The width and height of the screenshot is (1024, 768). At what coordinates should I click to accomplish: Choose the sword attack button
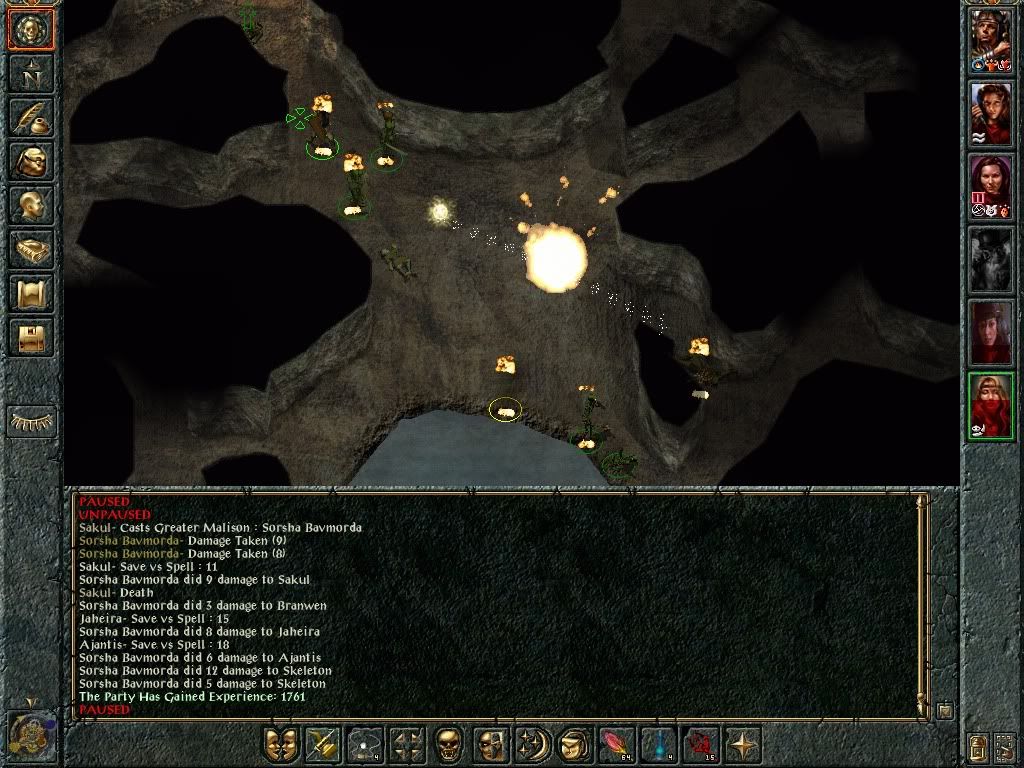tap(323, 746)
